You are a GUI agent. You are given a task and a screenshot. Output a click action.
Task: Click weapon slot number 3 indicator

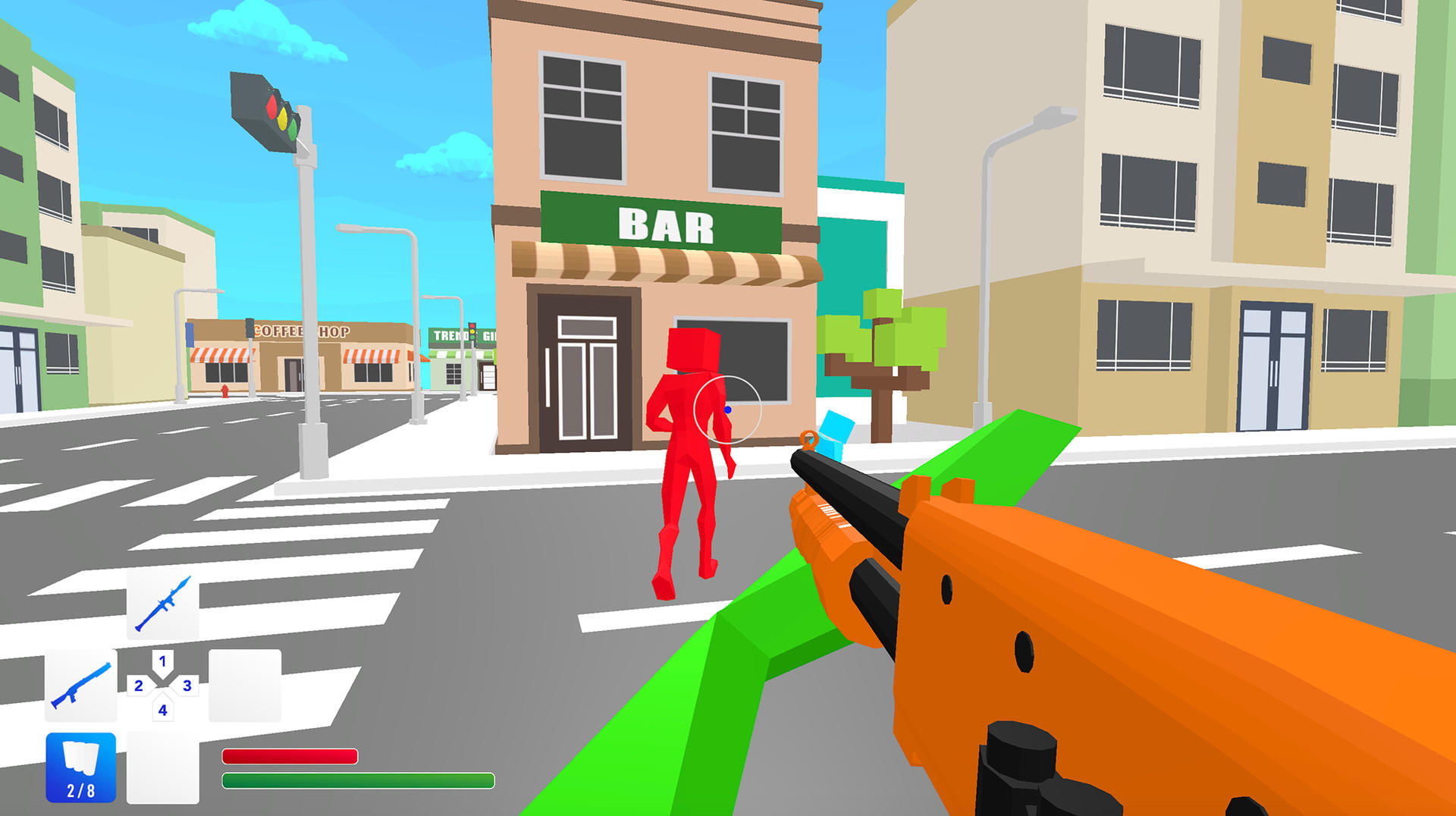pyautogui.click(x=186, y=686)
